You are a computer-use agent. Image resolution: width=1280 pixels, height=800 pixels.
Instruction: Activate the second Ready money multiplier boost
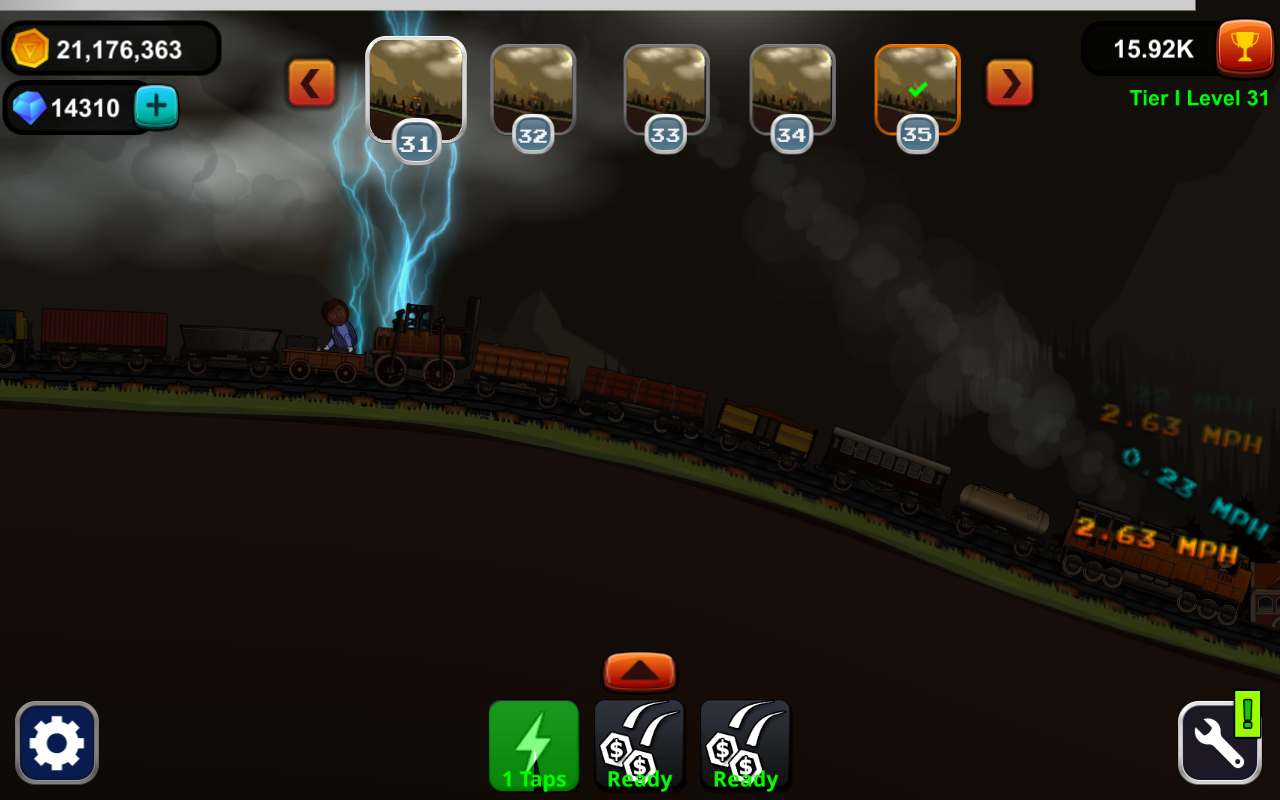coord(745,744)
